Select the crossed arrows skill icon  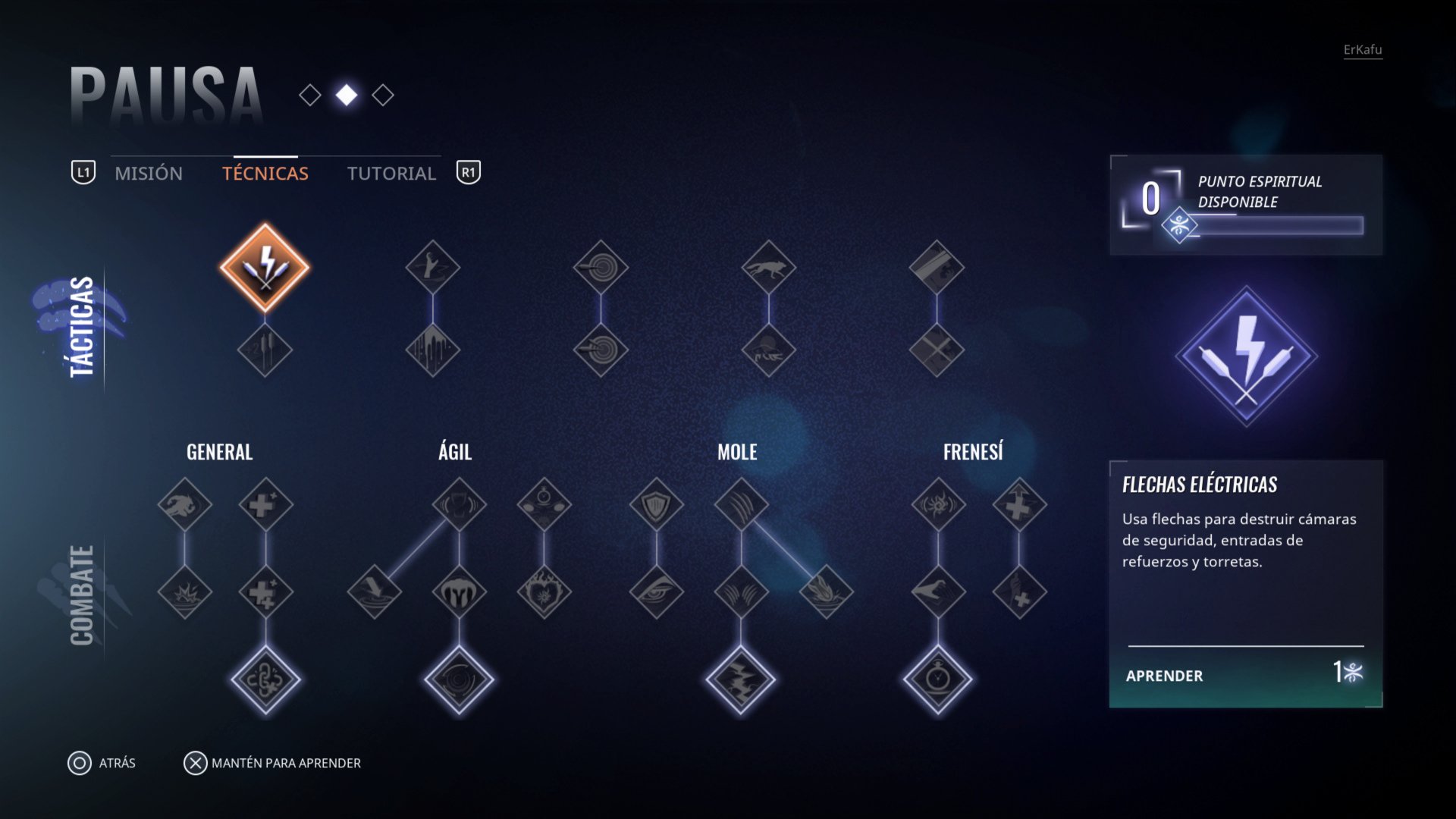click(937, 350)
